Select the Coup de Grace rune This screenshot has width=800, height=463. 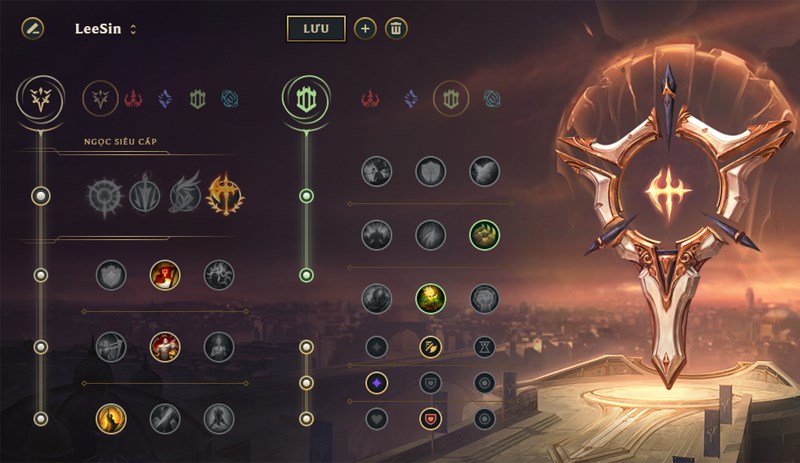point(111,418)
